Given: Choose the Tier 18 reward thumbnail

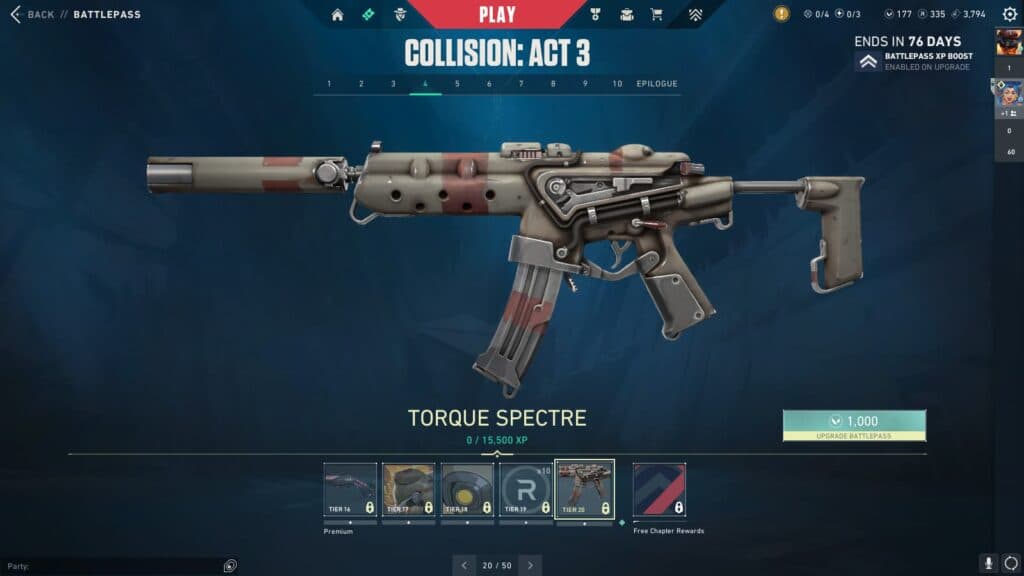Looking at the screenshot, I should tap(467, 489).
